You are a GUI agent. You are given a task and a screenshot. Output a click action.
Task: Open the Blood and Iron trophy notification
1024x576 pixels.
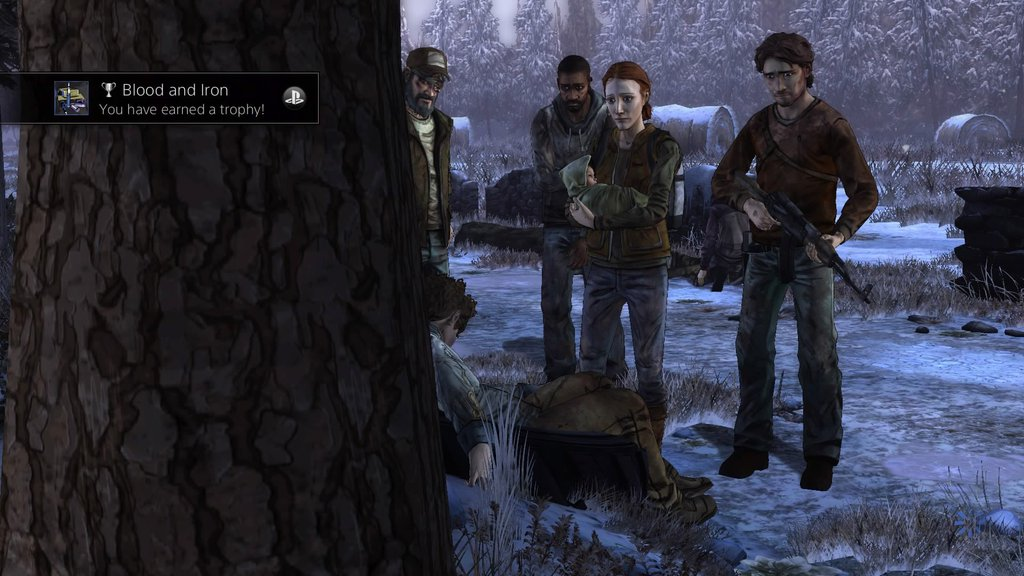point(182,98)
